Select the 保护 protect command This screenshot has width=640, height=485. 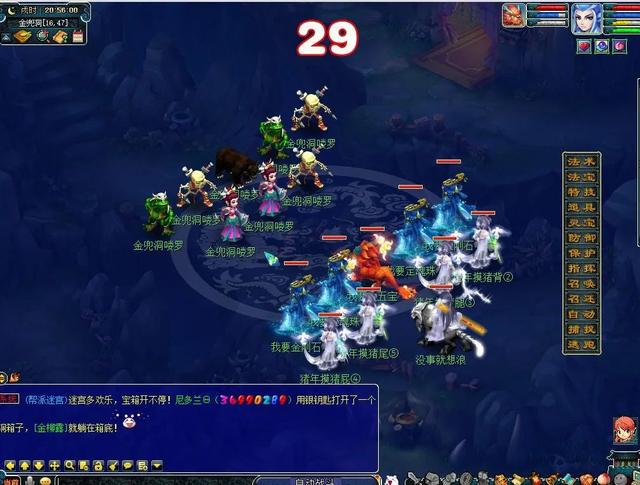tap(581, 253)
